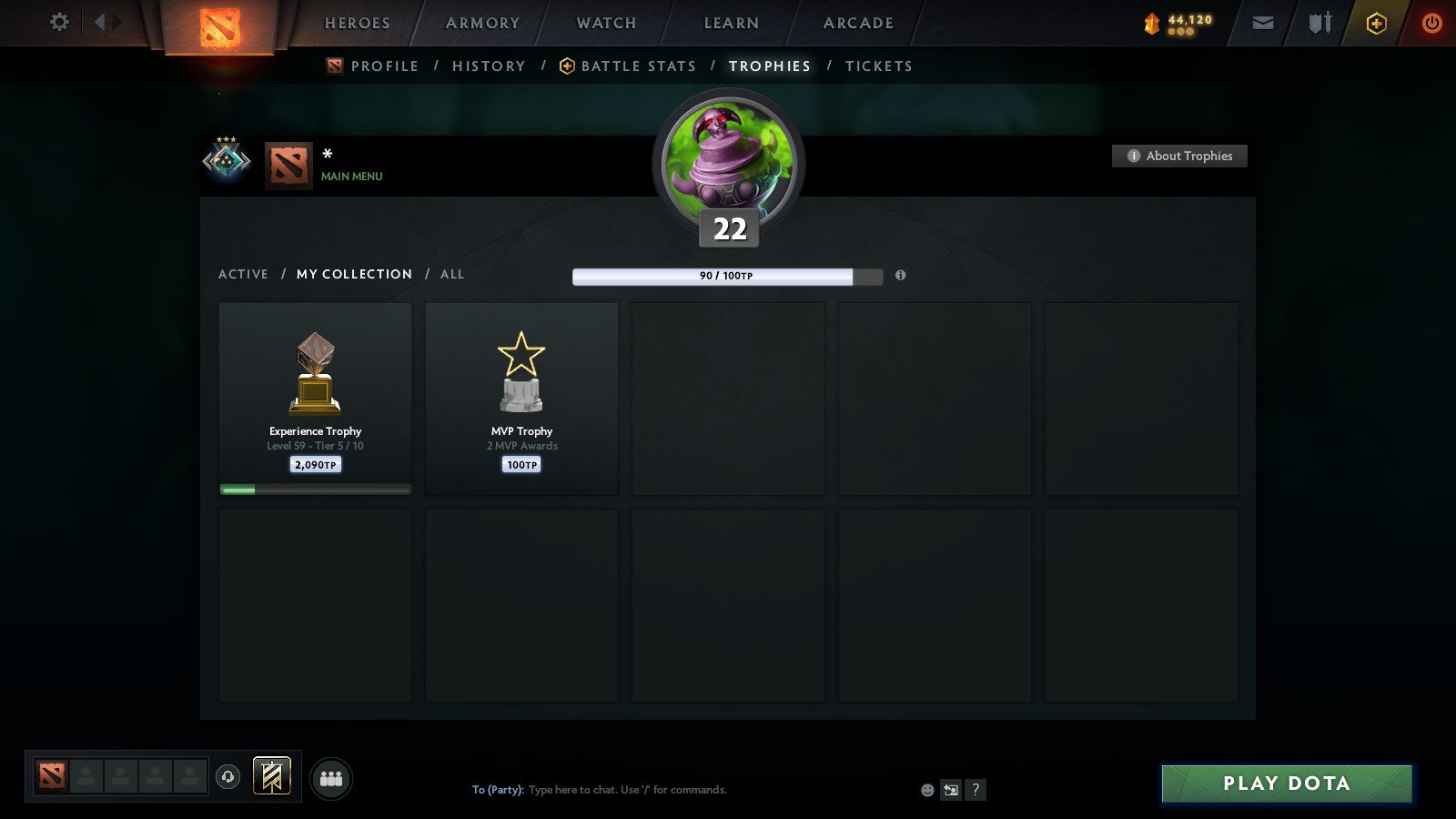The image size is (1456, 819).
Task: Click the settings gear icon
Action: (59, 23)
